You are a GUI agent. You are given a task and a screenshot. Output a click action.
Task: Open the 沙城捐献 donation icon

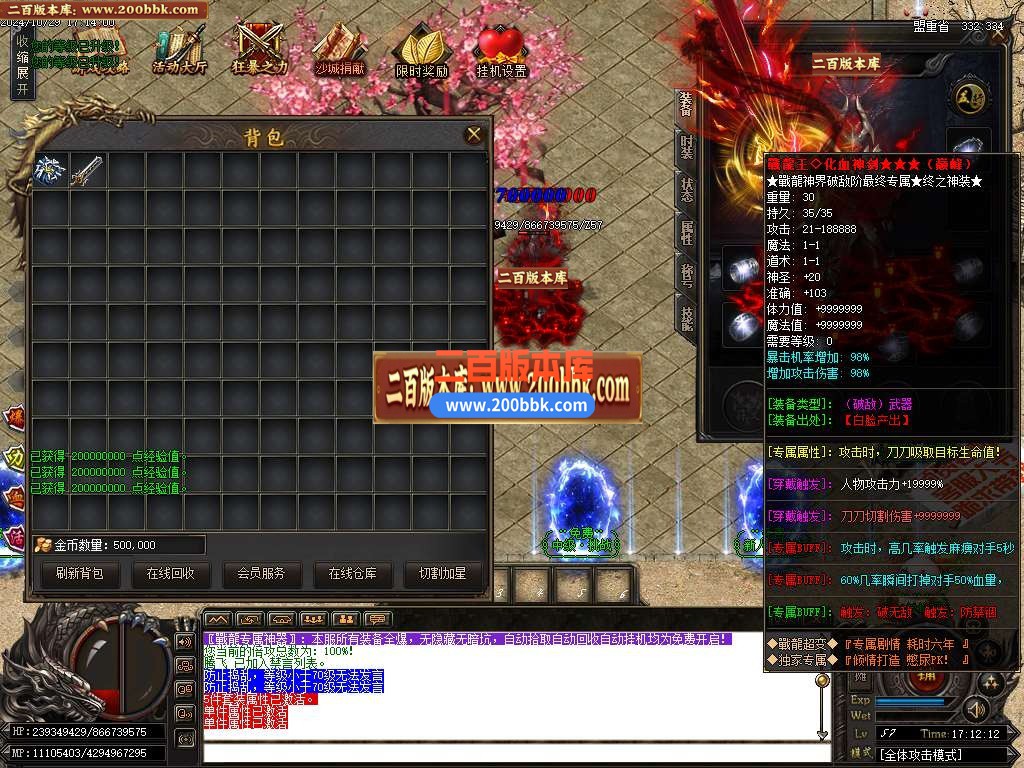340,50
